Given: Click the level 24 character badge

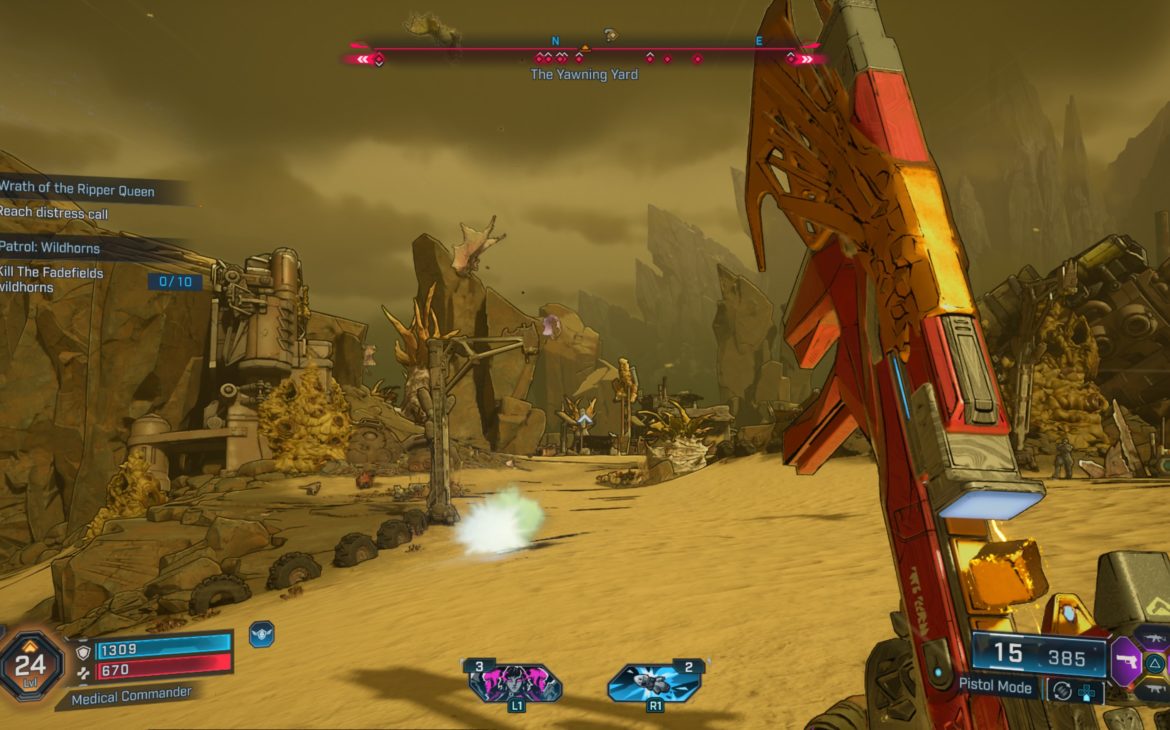Looking at the screenshot, I should (31, 664).
